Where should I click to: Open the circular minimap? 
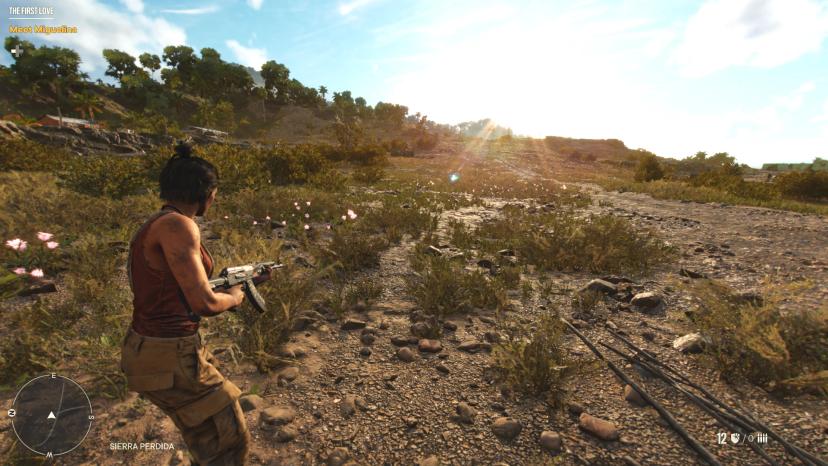coord(51,414)
